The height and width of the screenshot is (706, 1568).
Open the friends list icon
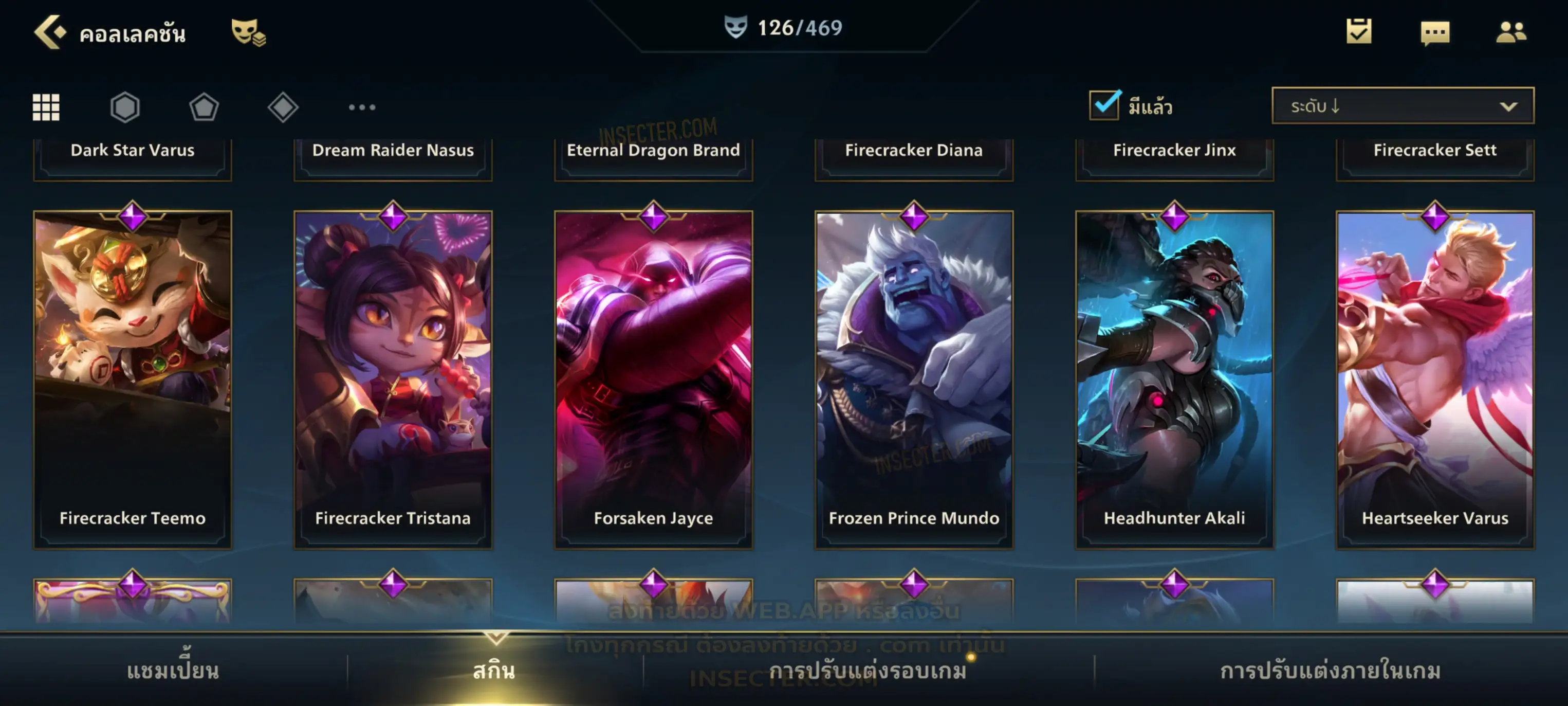point(1511,32)
